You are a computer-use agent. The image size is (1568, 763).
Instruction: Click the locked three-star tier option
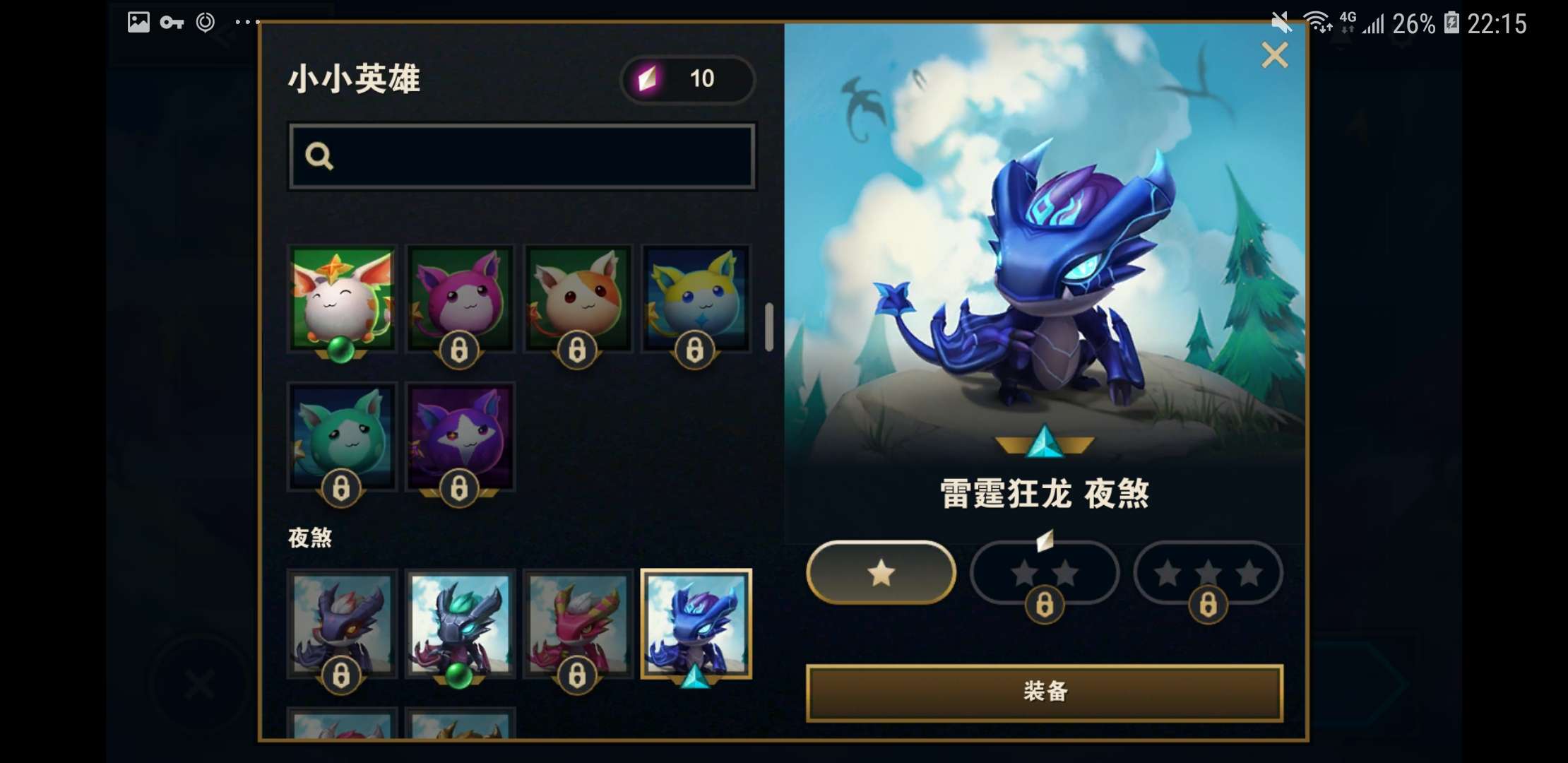pyautogui.click(x=1208, y=573)
